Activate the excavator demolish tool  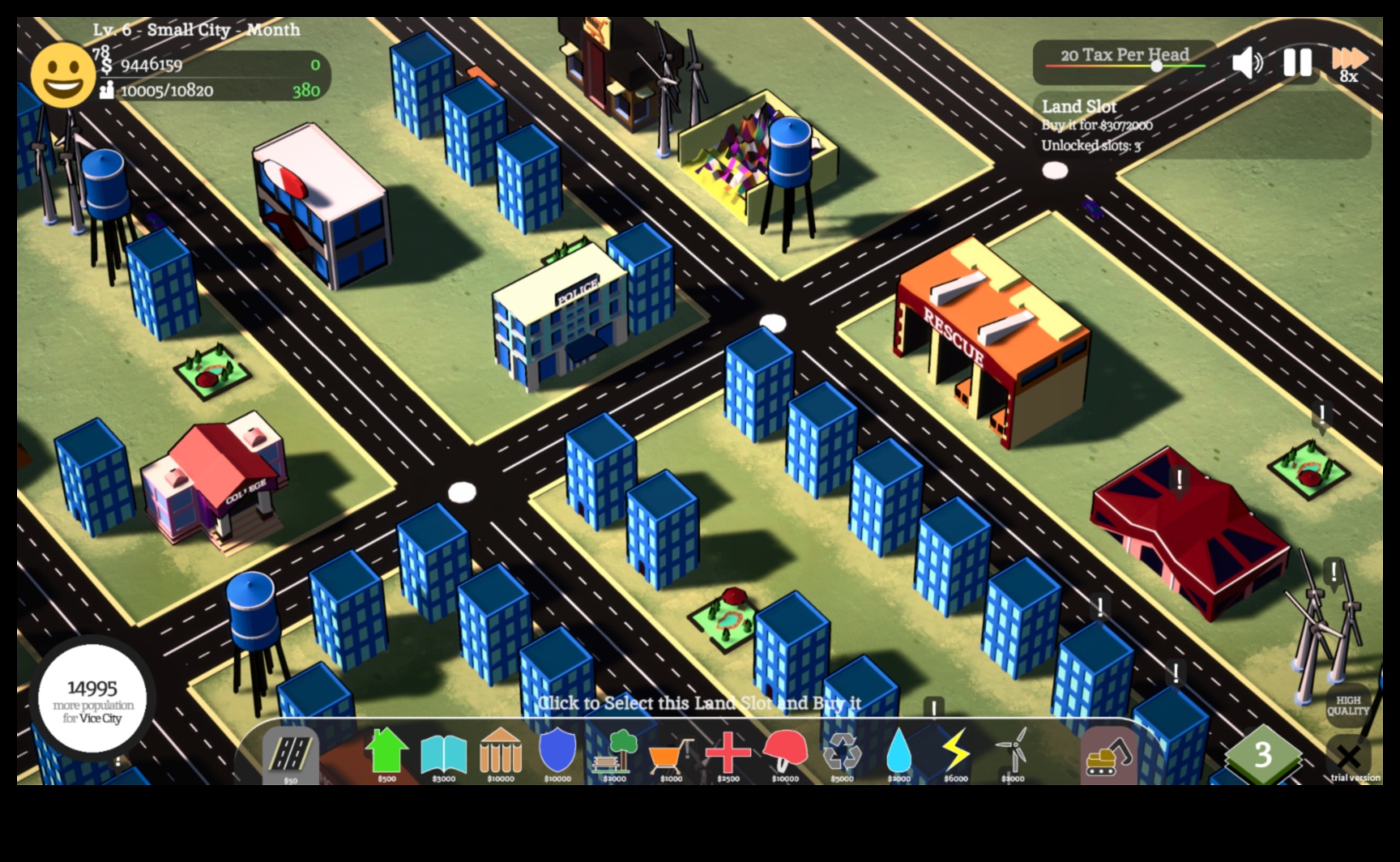pyautogui.click(x=1108, y=755)
